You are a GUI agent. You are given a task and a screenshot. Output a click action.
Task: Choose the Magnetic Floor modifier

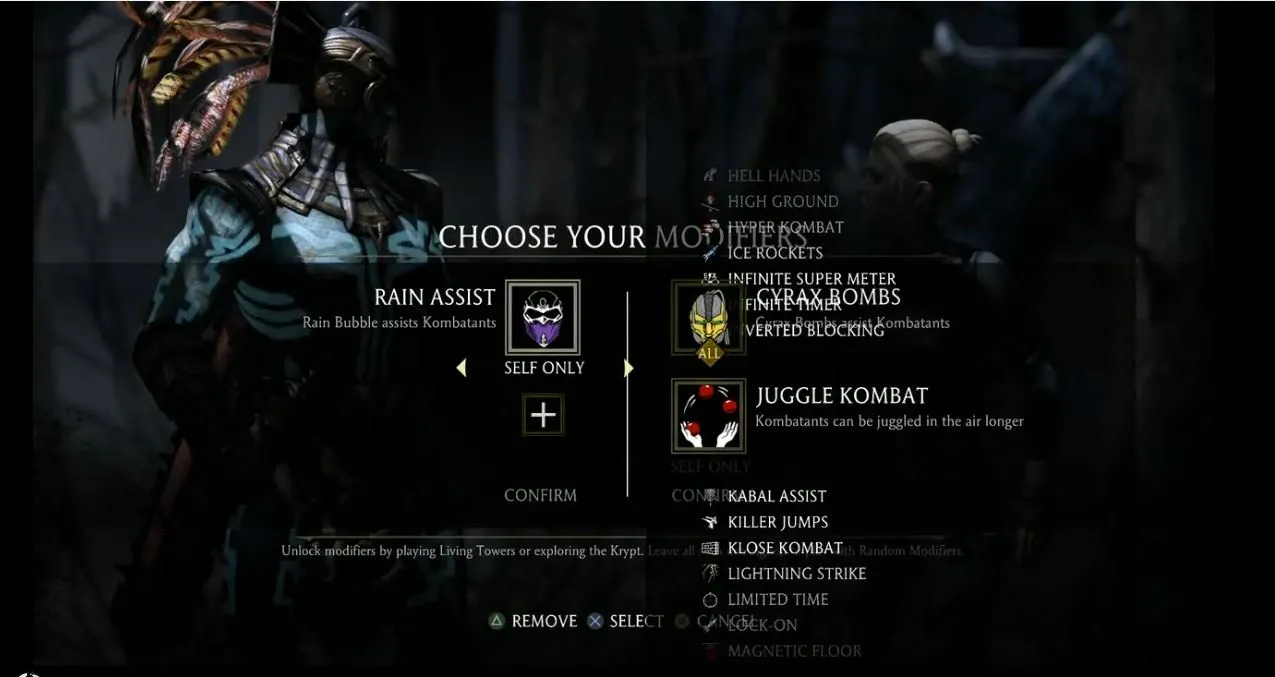click(794, 652)
